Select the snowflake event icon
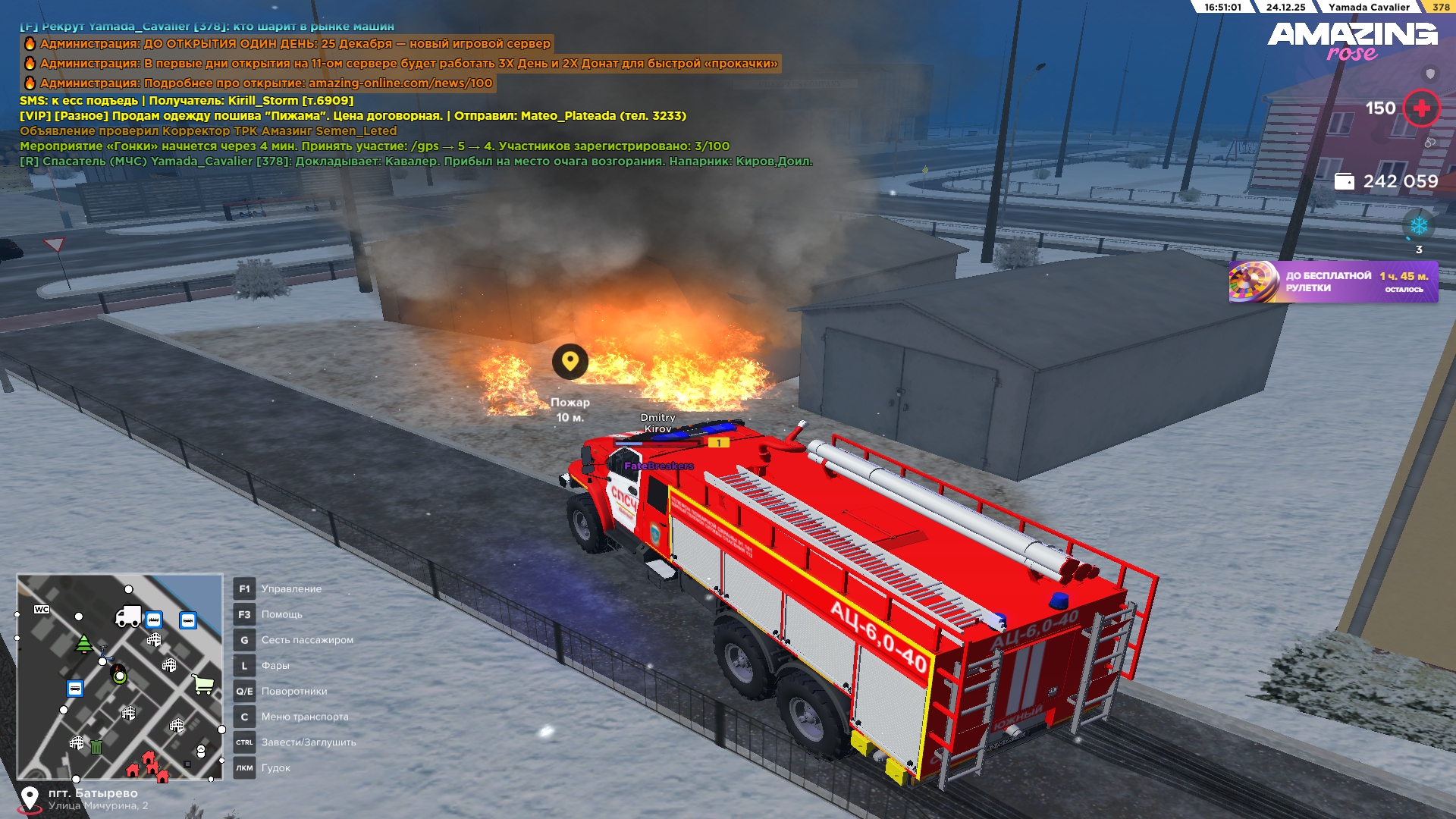This screenshot has width=1456, height=819. pos(1418,226)
